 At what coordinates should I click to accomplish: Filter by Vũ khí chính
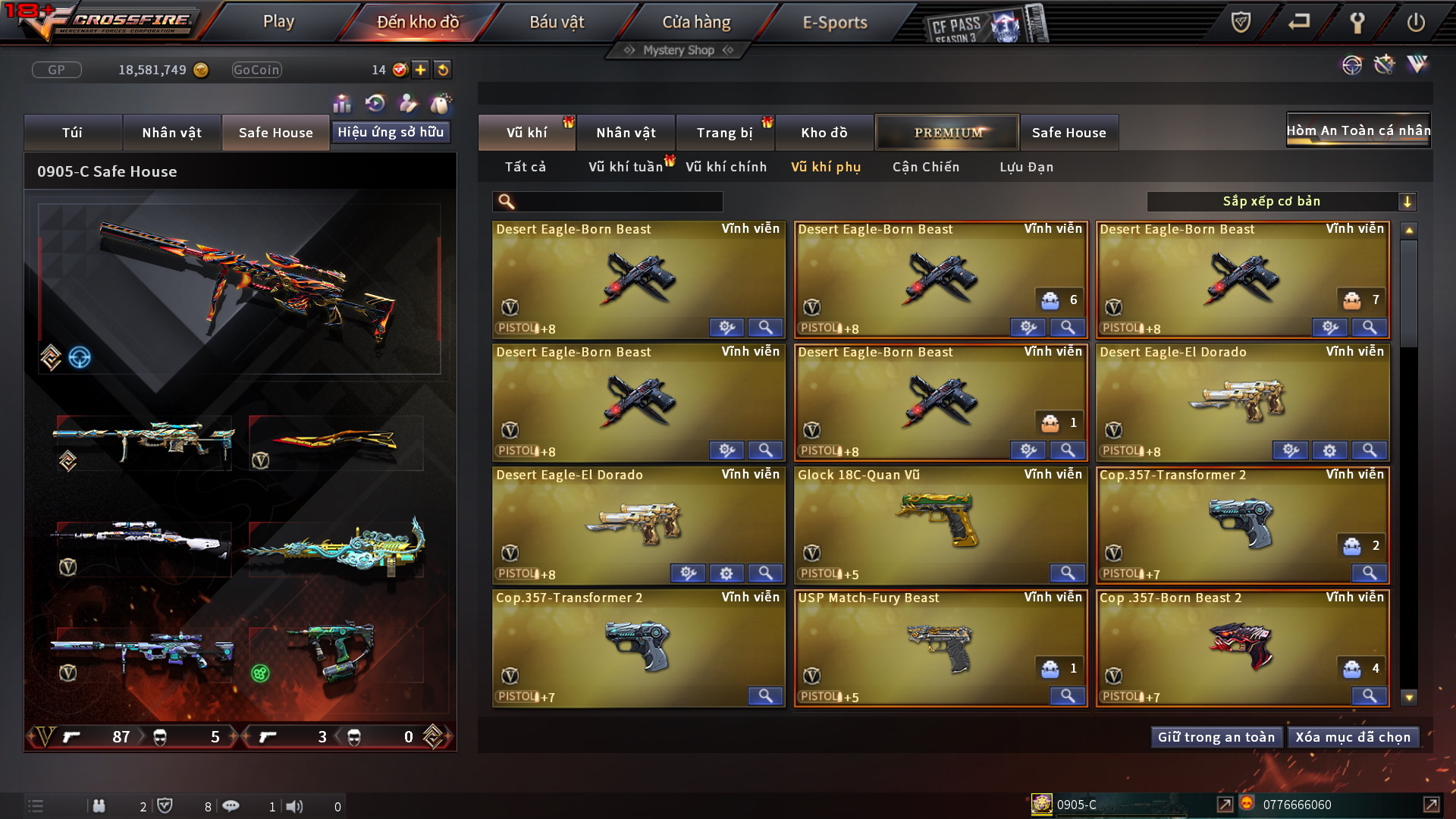coord(726,167)
